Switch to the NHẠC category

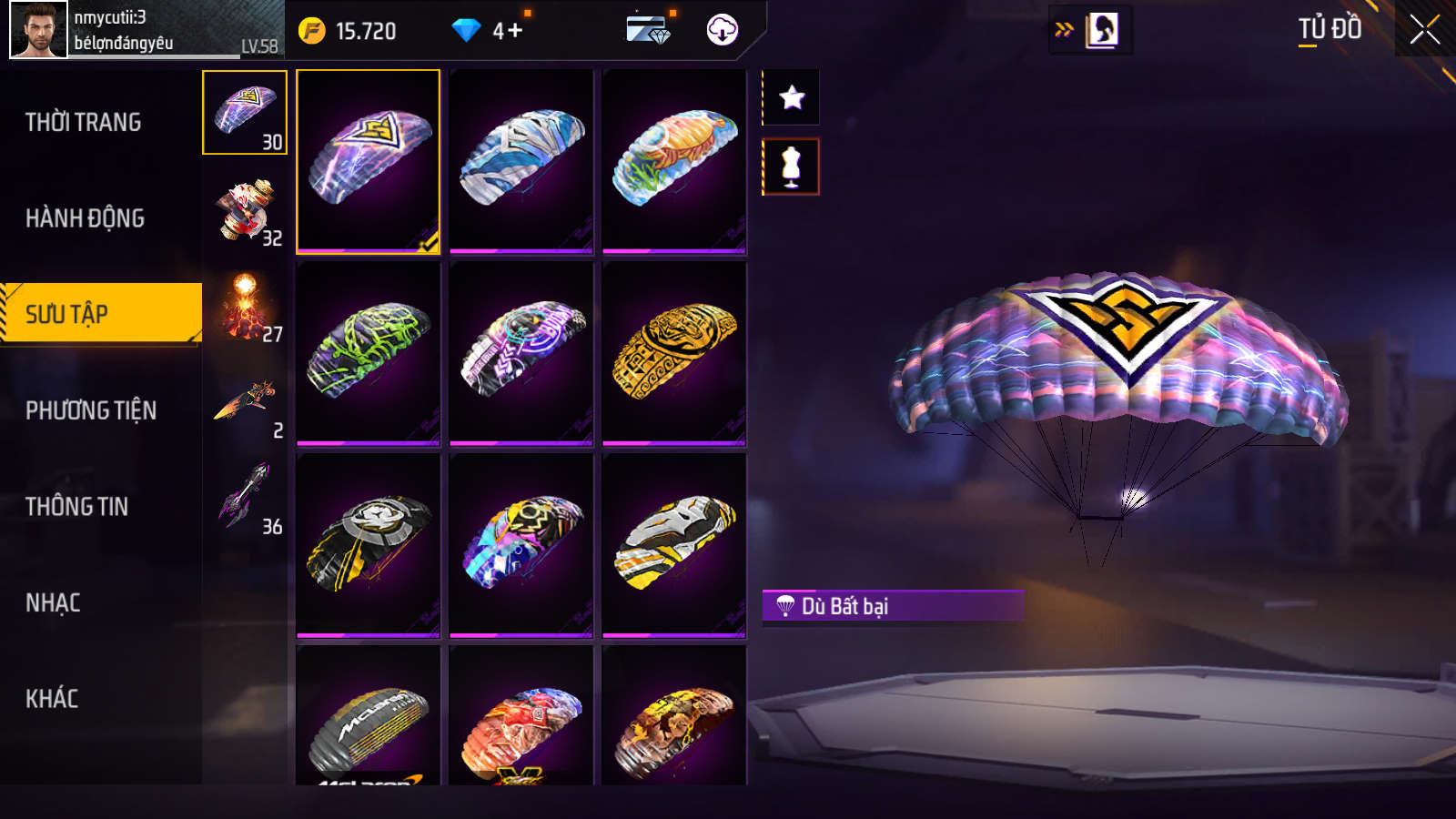(x=54, y=602)
